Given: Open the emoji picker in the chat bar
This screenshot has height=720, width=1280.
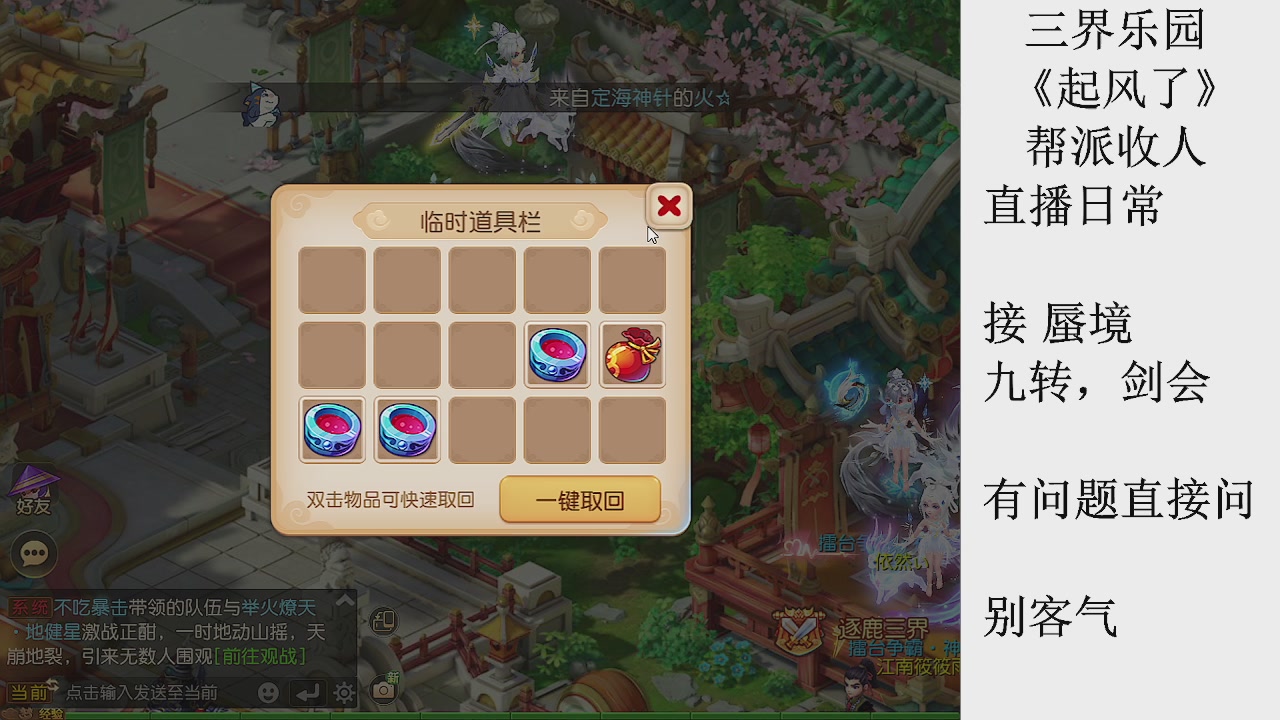Looking at the screenshot, I should pyautogui.click(x=269, y=692).
